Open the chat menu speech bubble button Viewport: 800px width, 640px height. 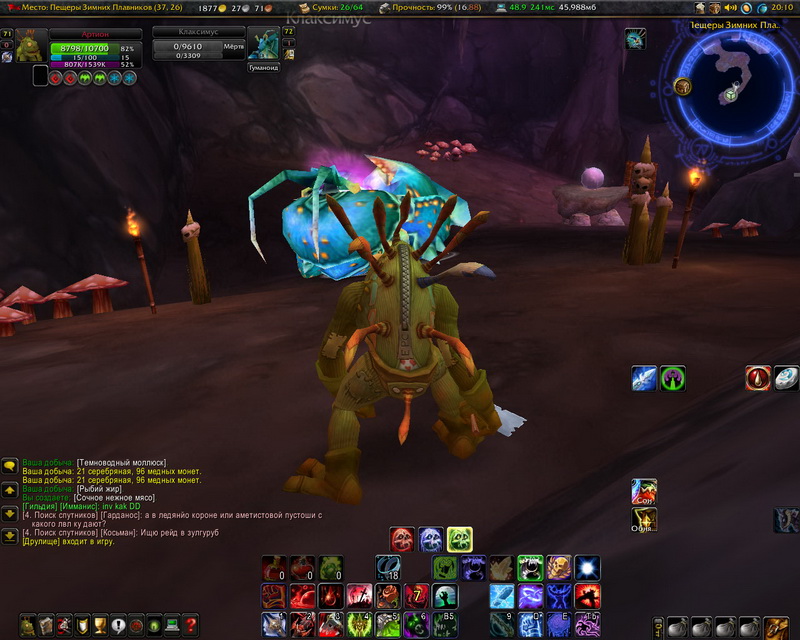point(9,466)
